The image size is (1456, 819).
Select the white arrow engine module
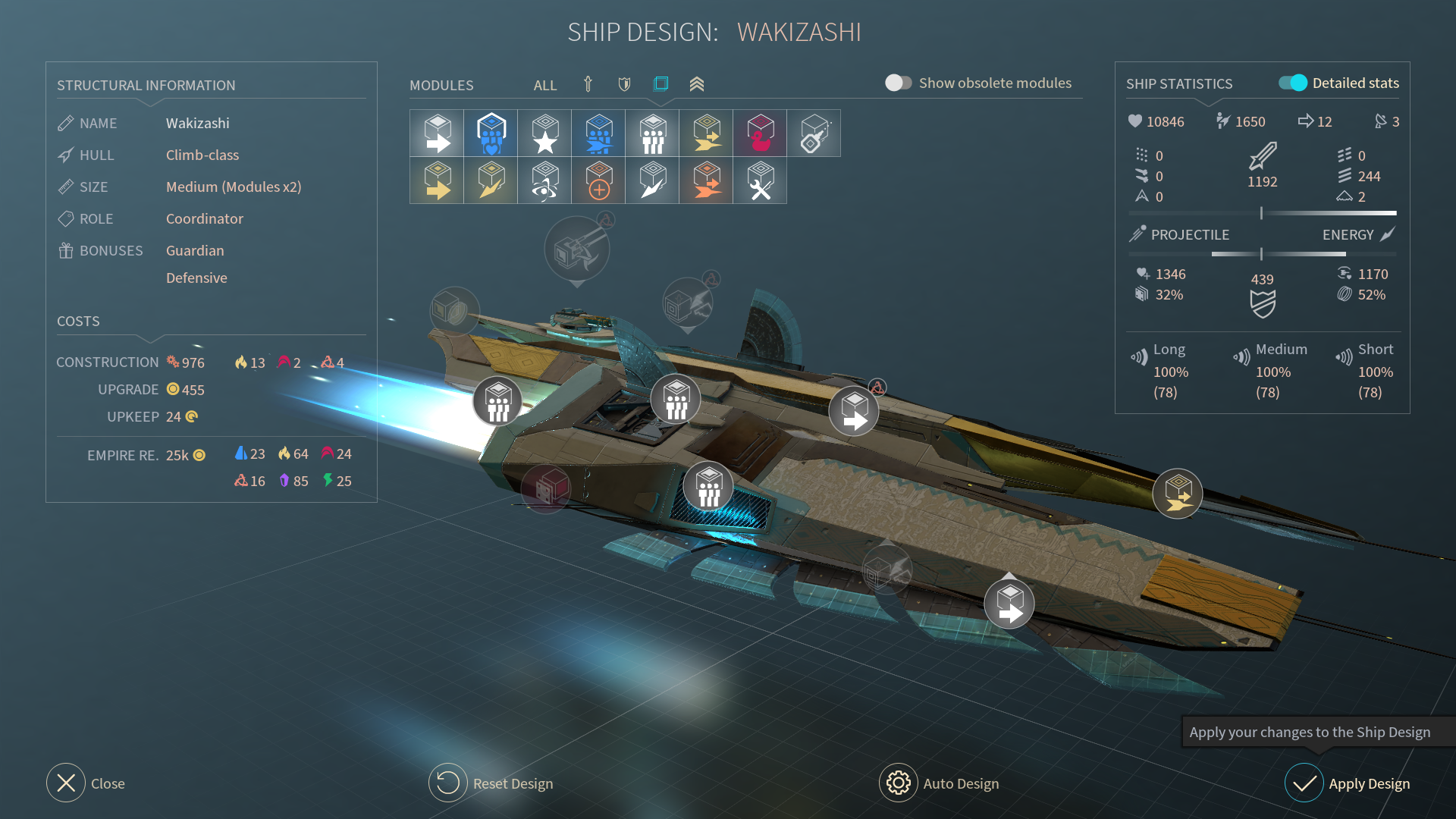click(437, 133)
